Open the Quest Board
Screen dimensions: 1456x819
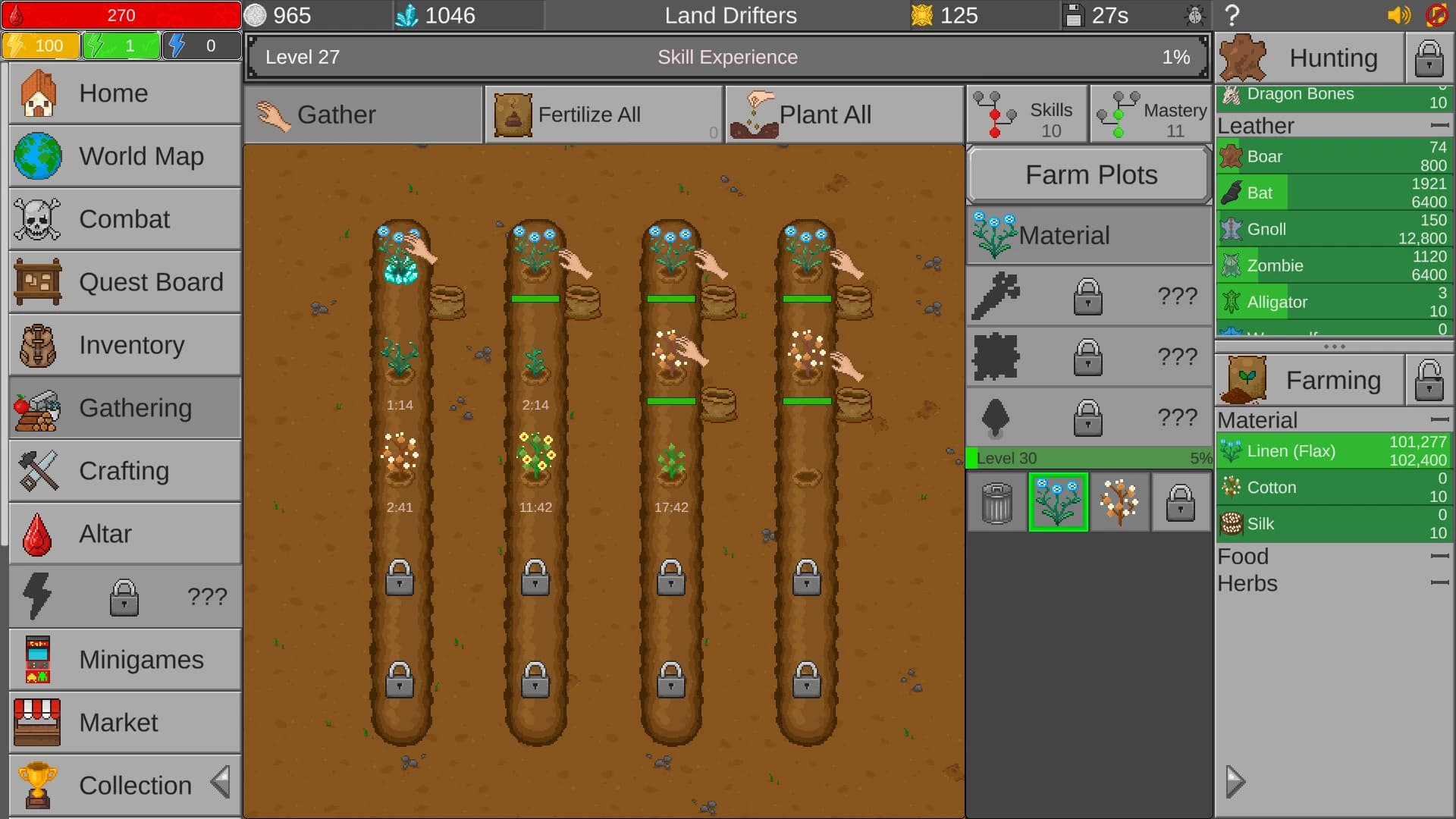pyautogui.click(x=124, y=281)
